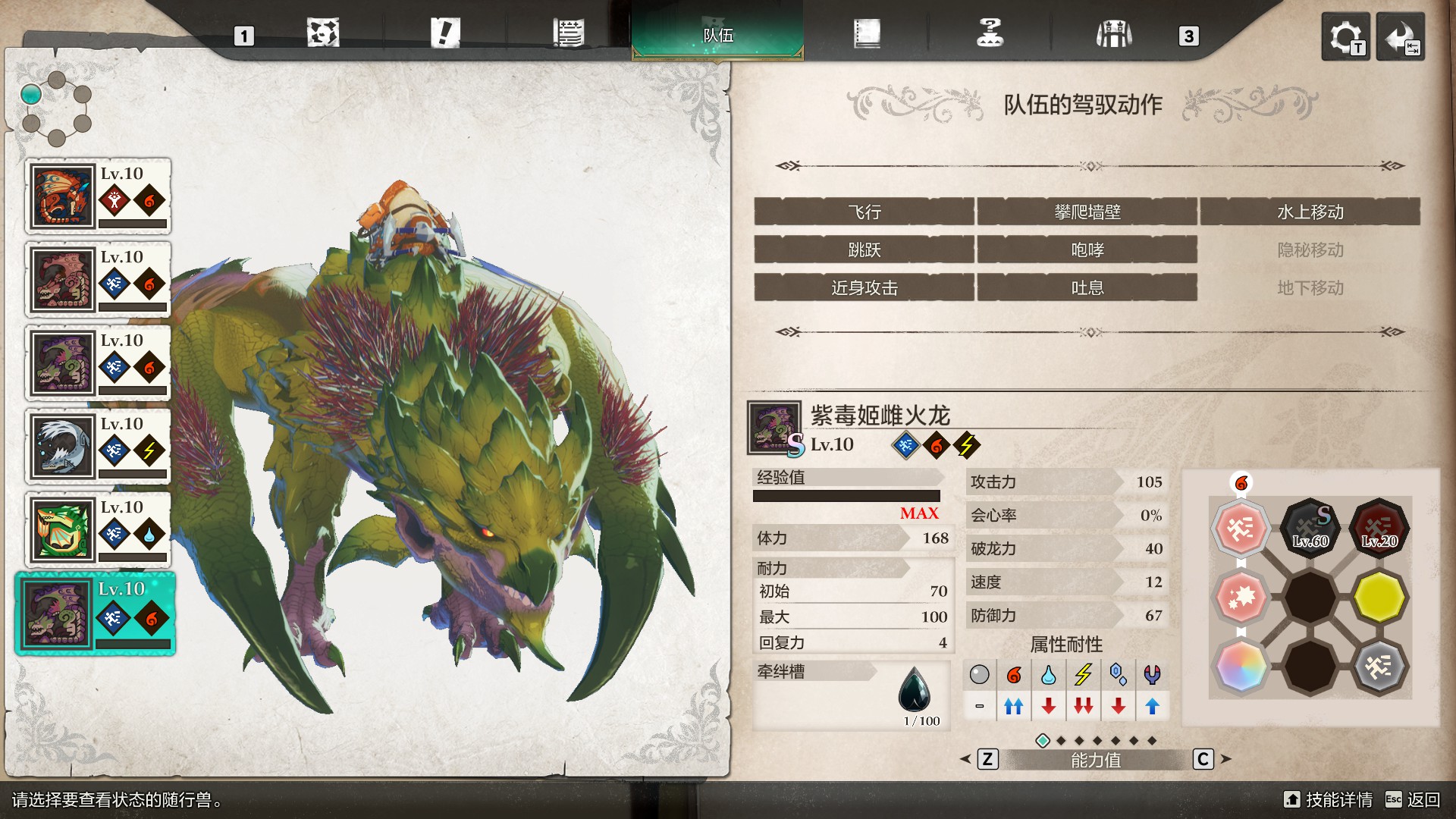Screen dimensions: 1456x819
Task: Click the back arrow button in the top corner
Action: [x=1400, y=36]
